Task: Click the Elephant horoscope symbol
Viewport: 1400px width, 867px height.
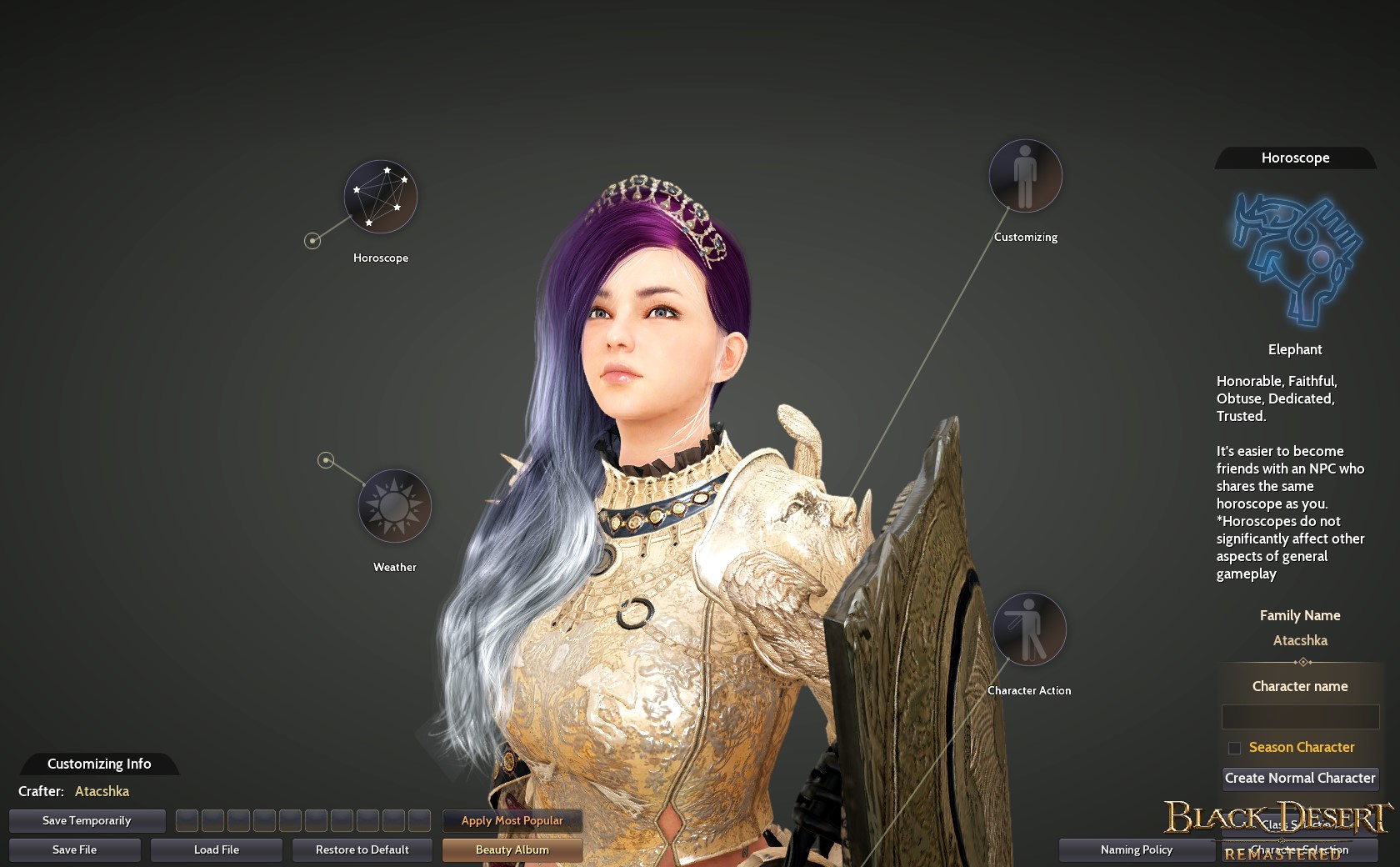Action: (1294, 257)
